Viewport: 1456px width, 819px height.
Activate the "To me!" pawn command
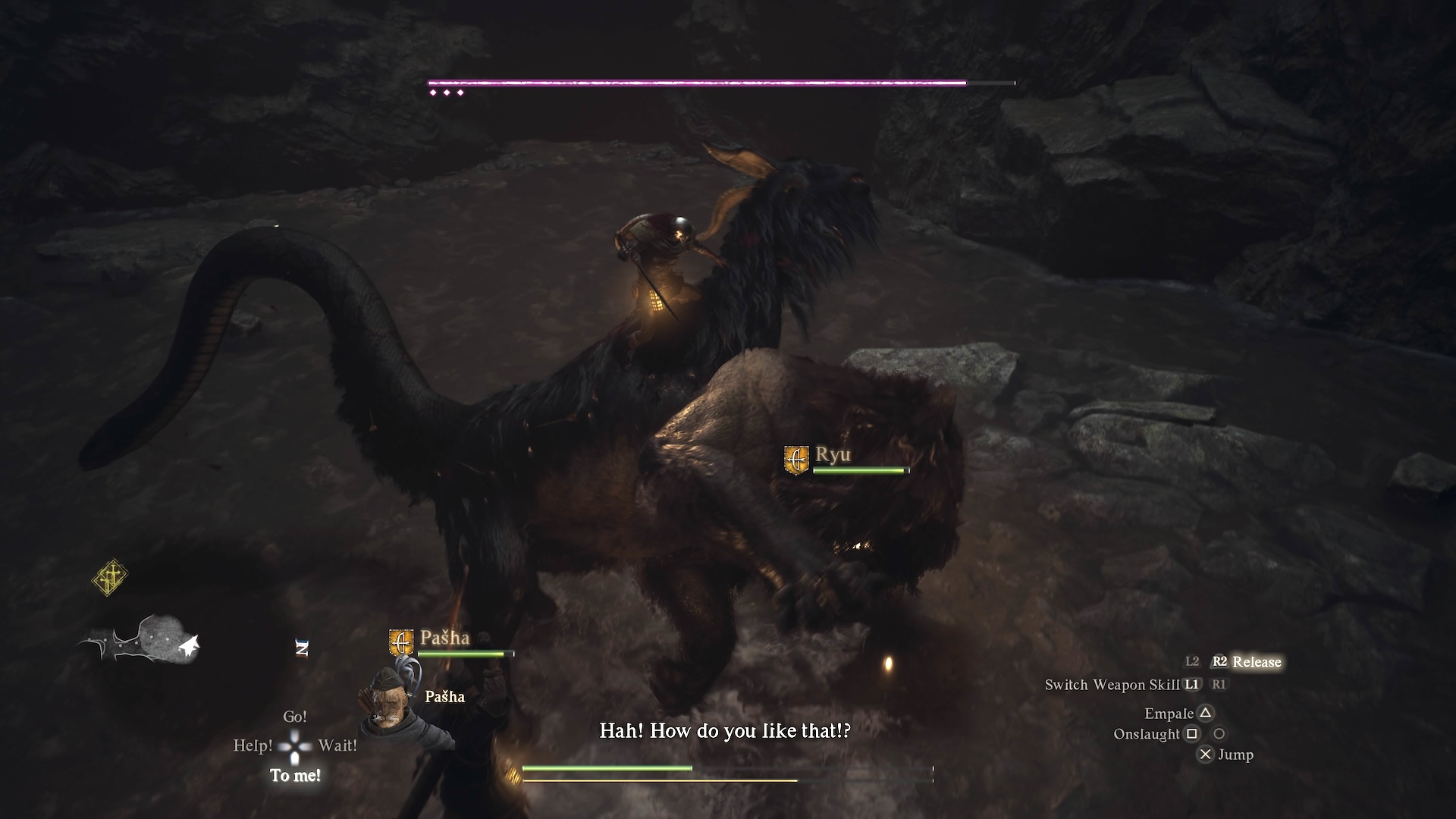click(x=295, y=776)
